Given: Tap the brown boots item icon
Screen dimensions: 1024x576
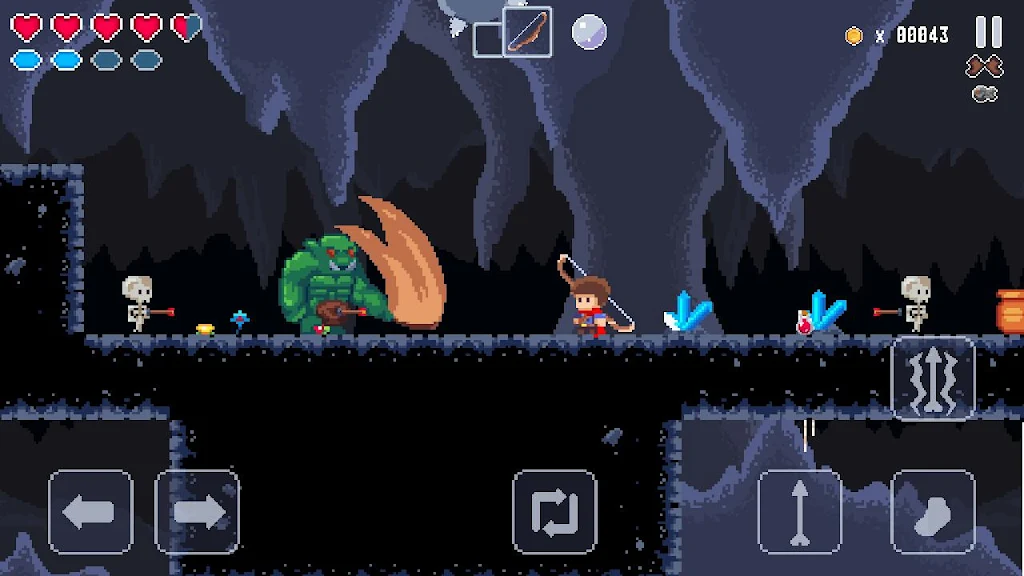Looking at the screenshot, I should pos(984,67).
